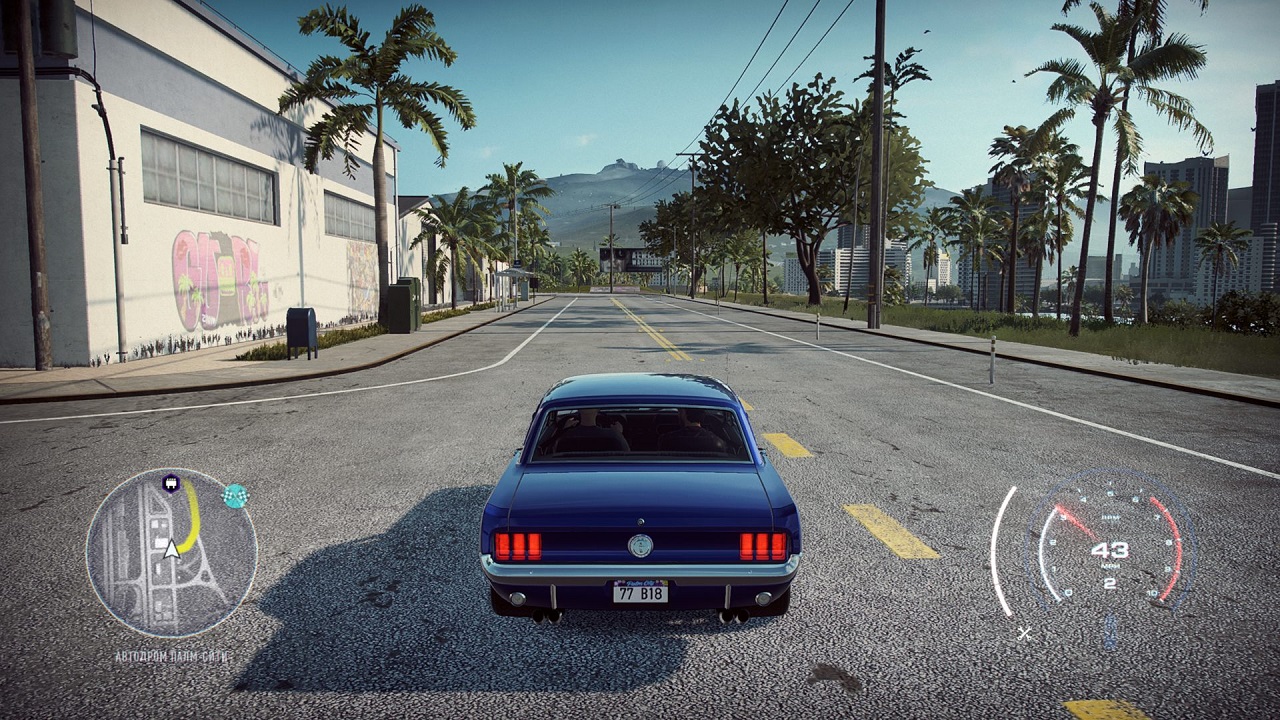Click the white player arrow on minimap
Screen dimensions: 1280x720
point(171,548)
